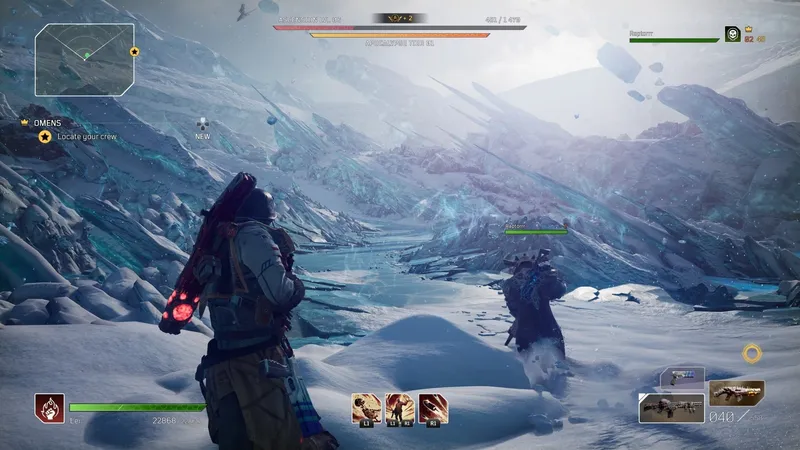Activate the middle ability icon marked L1 R1
800x450 pixels.
[x=399, y=407]
